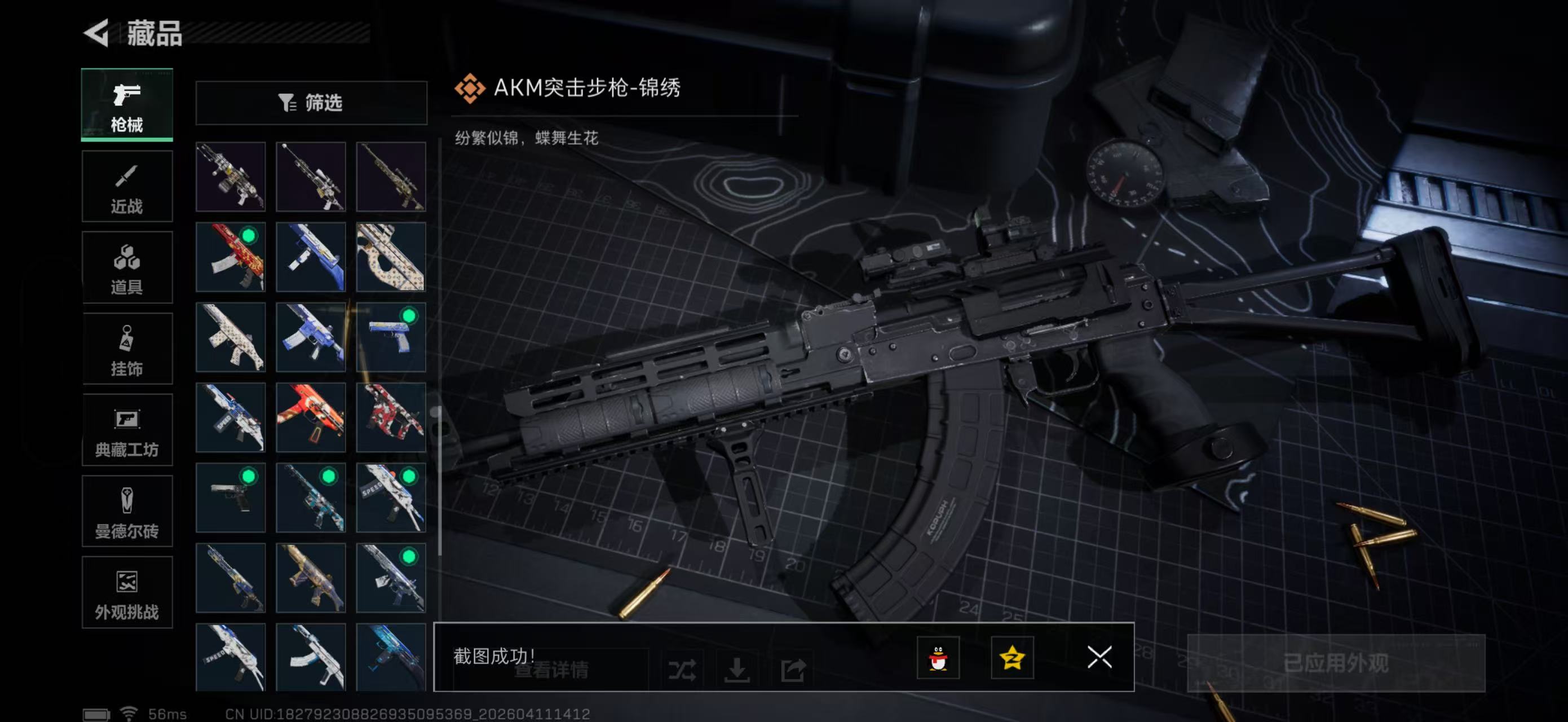The height and width of the screenshot is (722, 1568).
Task: Share the screenshot via QQ penguin icon
Action: (939, 659)
